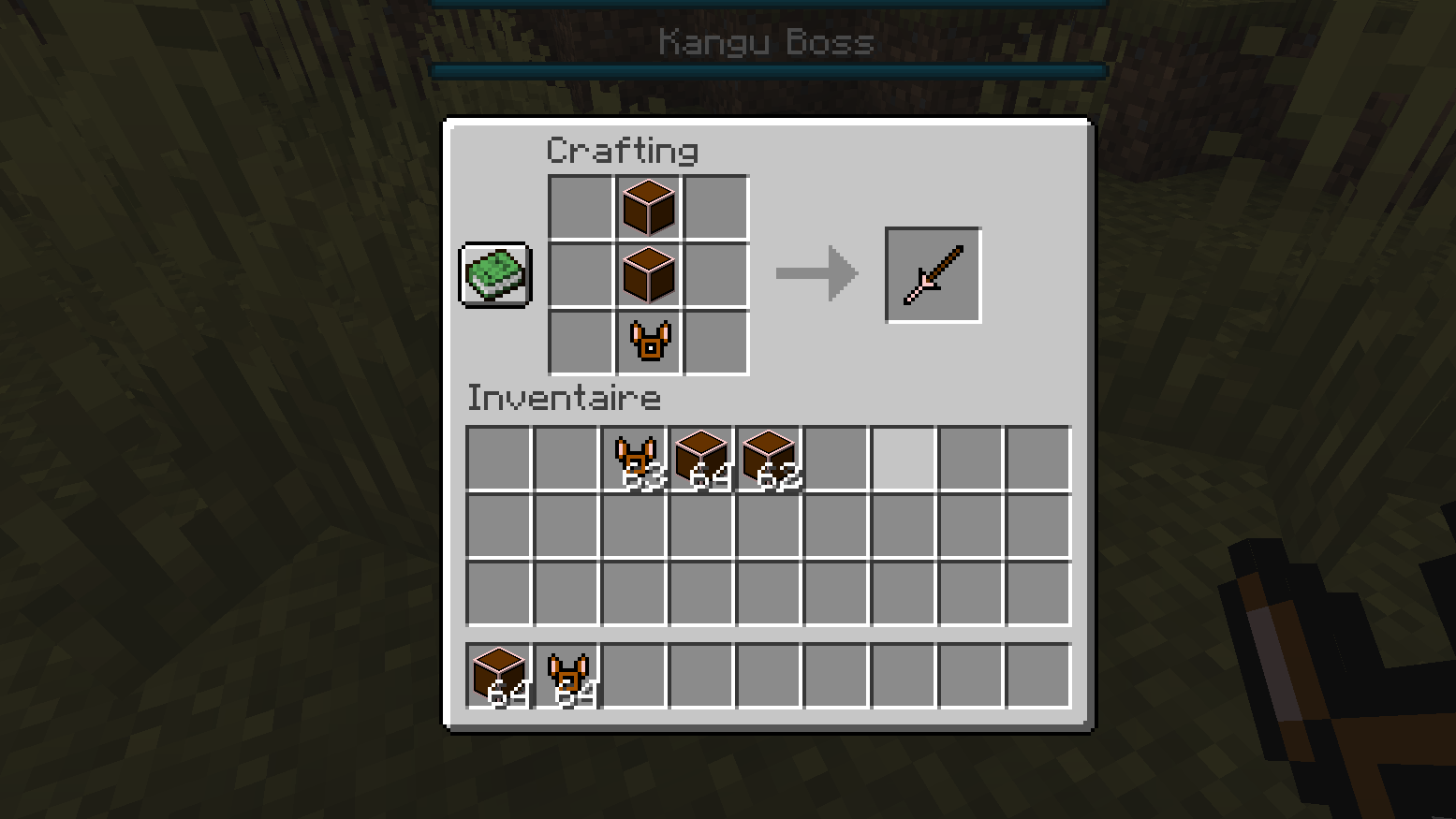Screen dimensions: 1456x819
Task: Click the highlighted empty inventory slot
Action: point(903,458)
